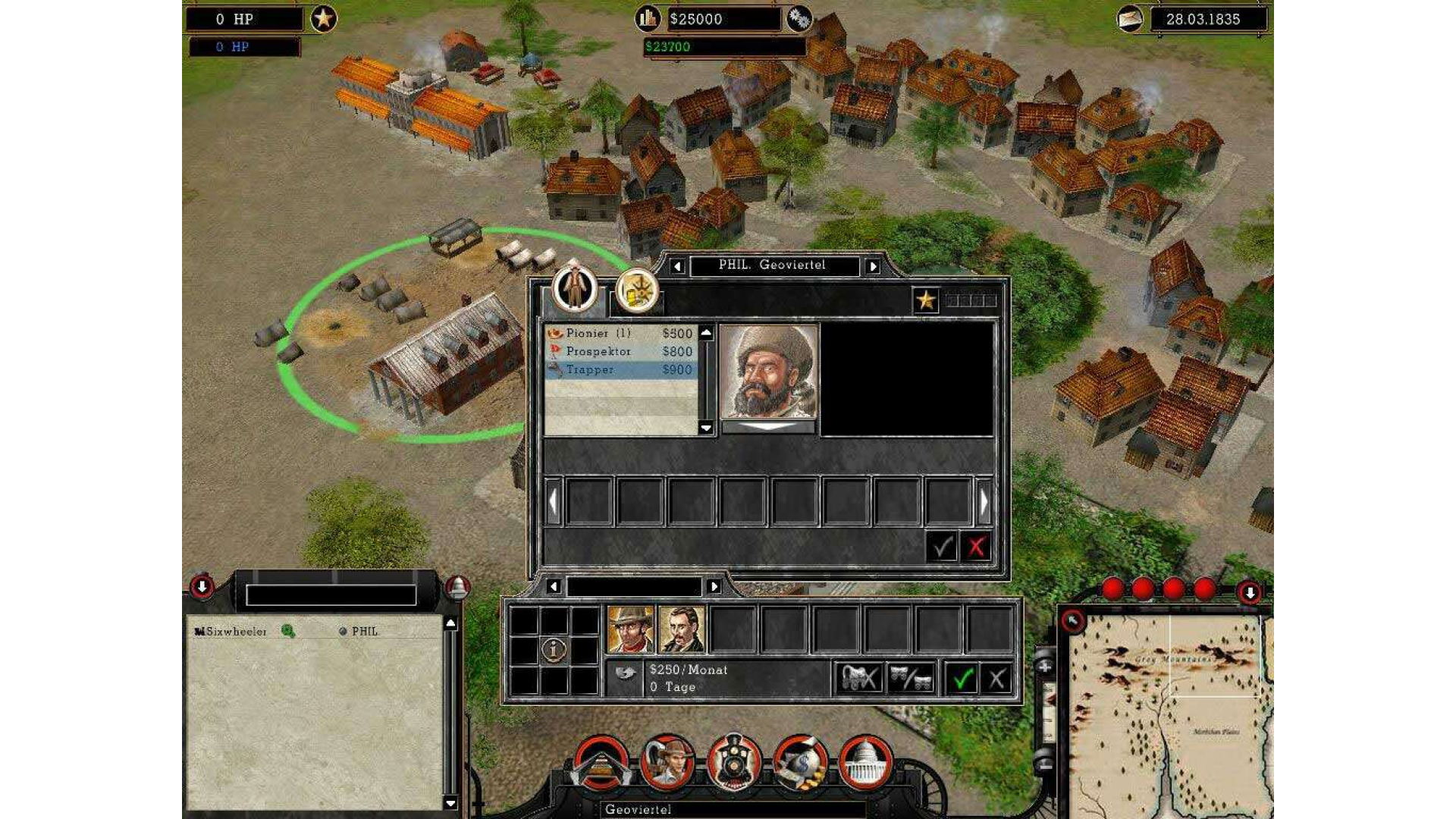
Task: Show the next building with right arrow beside PHIL. Geoviertel
Action: coord(873,266)
